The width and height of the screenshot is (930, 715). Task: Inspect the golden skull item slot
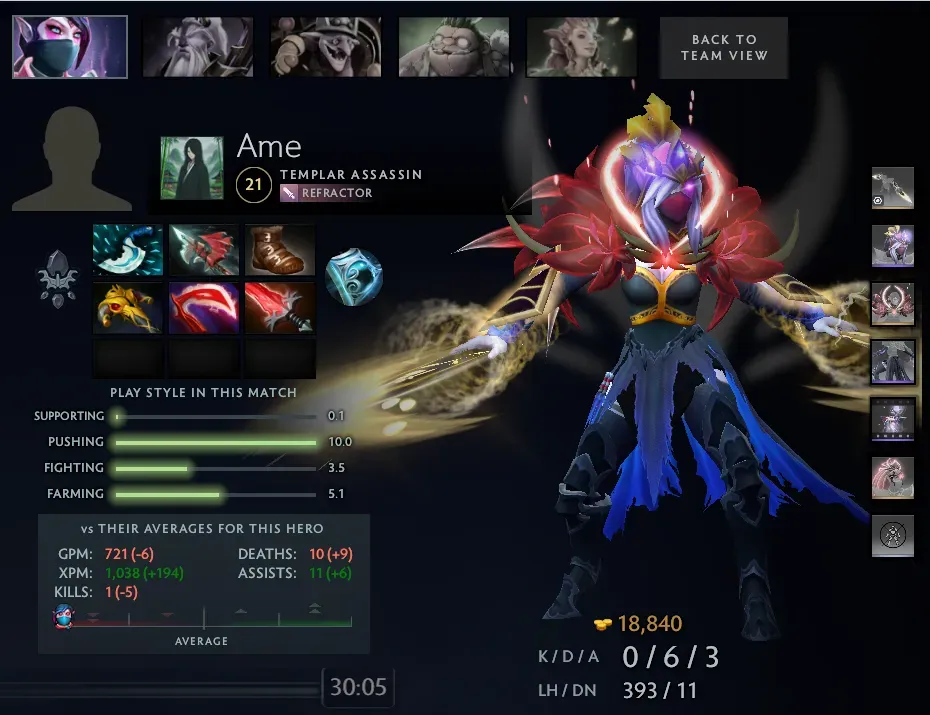point(128,307)
